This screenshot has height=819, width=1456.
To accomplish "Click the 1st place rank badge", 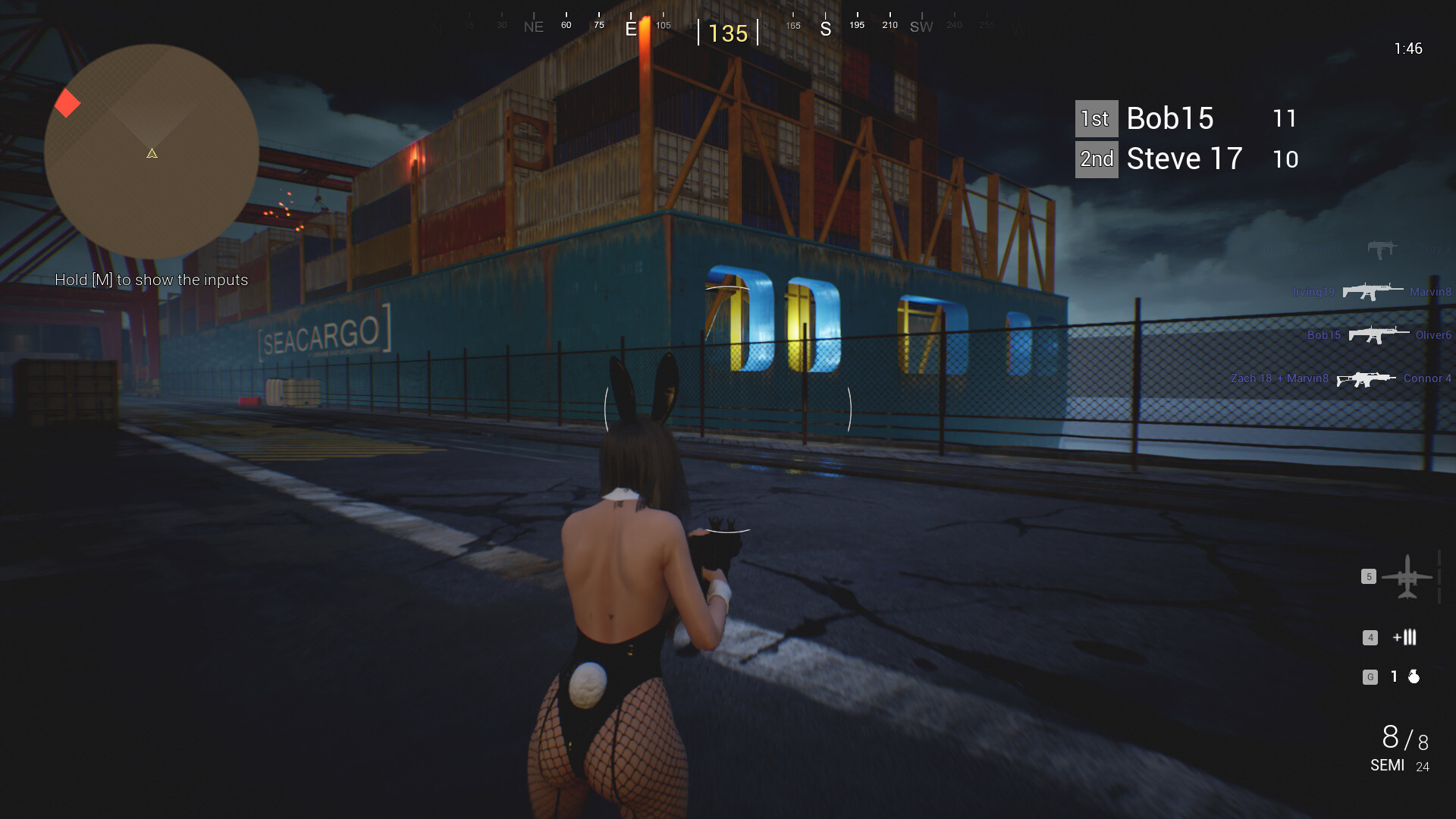I will click(1095, 118).
